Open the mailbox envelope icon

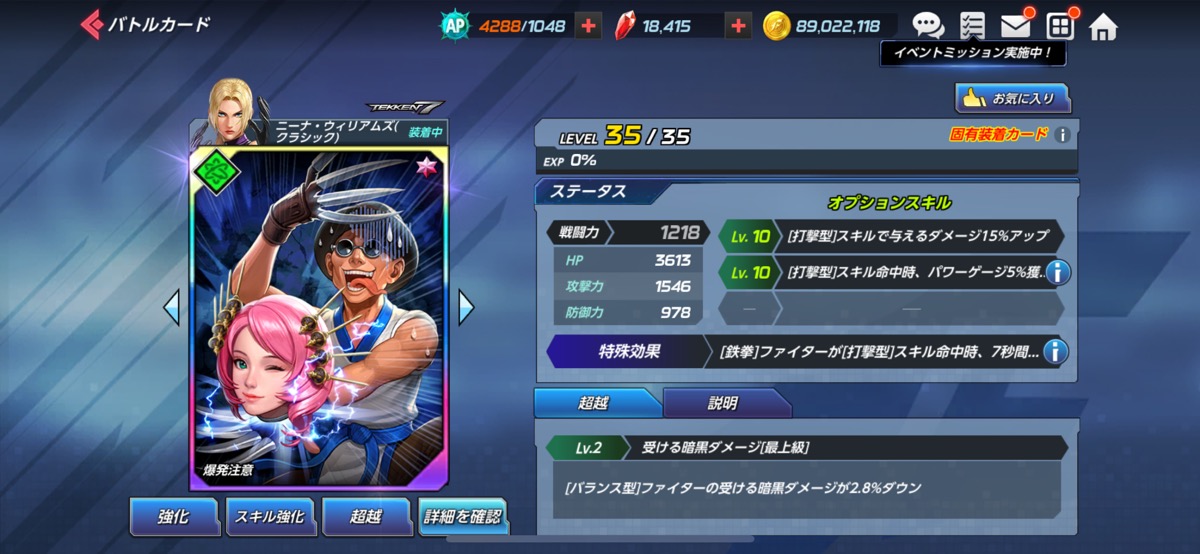point(1016,26)
